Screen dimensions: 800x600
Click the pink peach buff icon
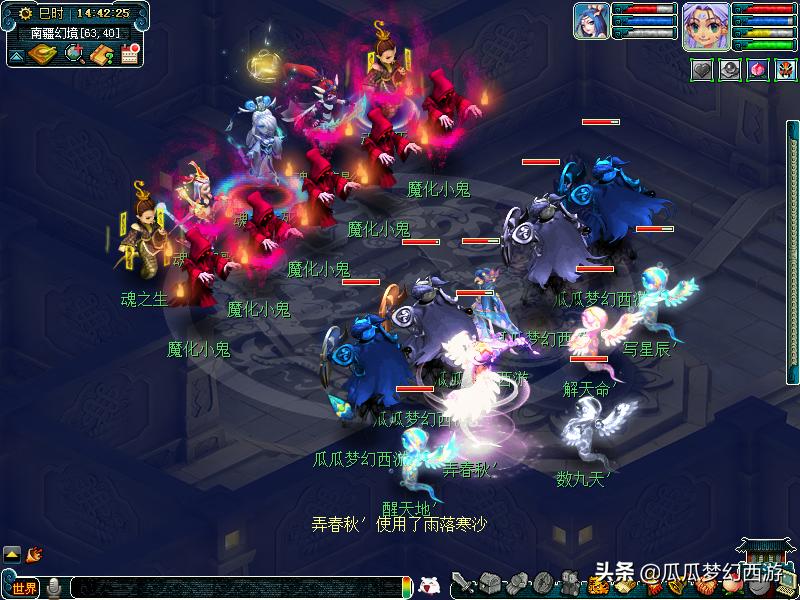757,70
